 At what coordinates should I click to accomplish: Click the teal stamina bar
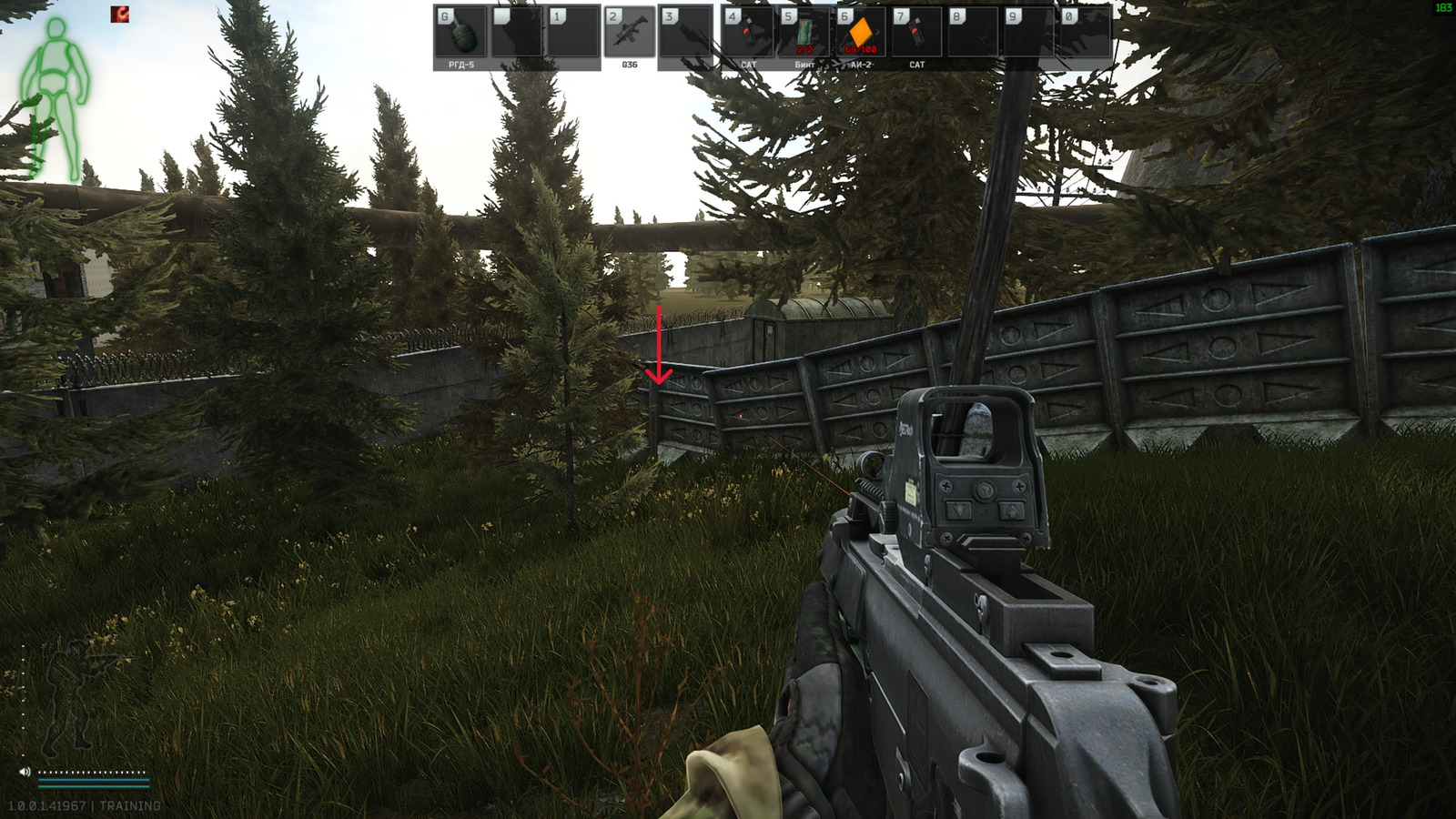point(96,780)
